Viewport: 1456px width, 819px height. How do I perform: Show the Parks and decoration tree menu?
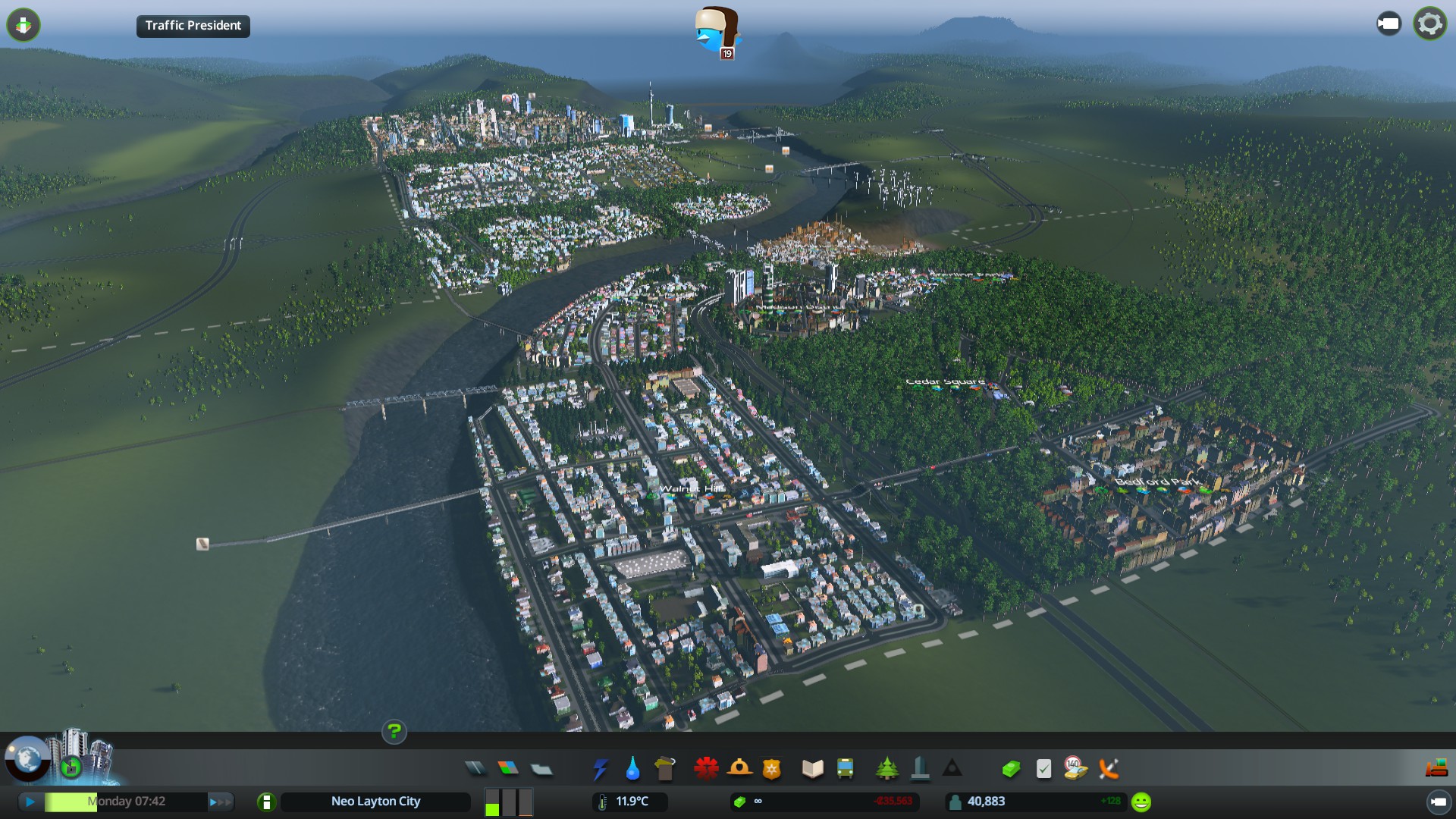click(x=886, y=769)
